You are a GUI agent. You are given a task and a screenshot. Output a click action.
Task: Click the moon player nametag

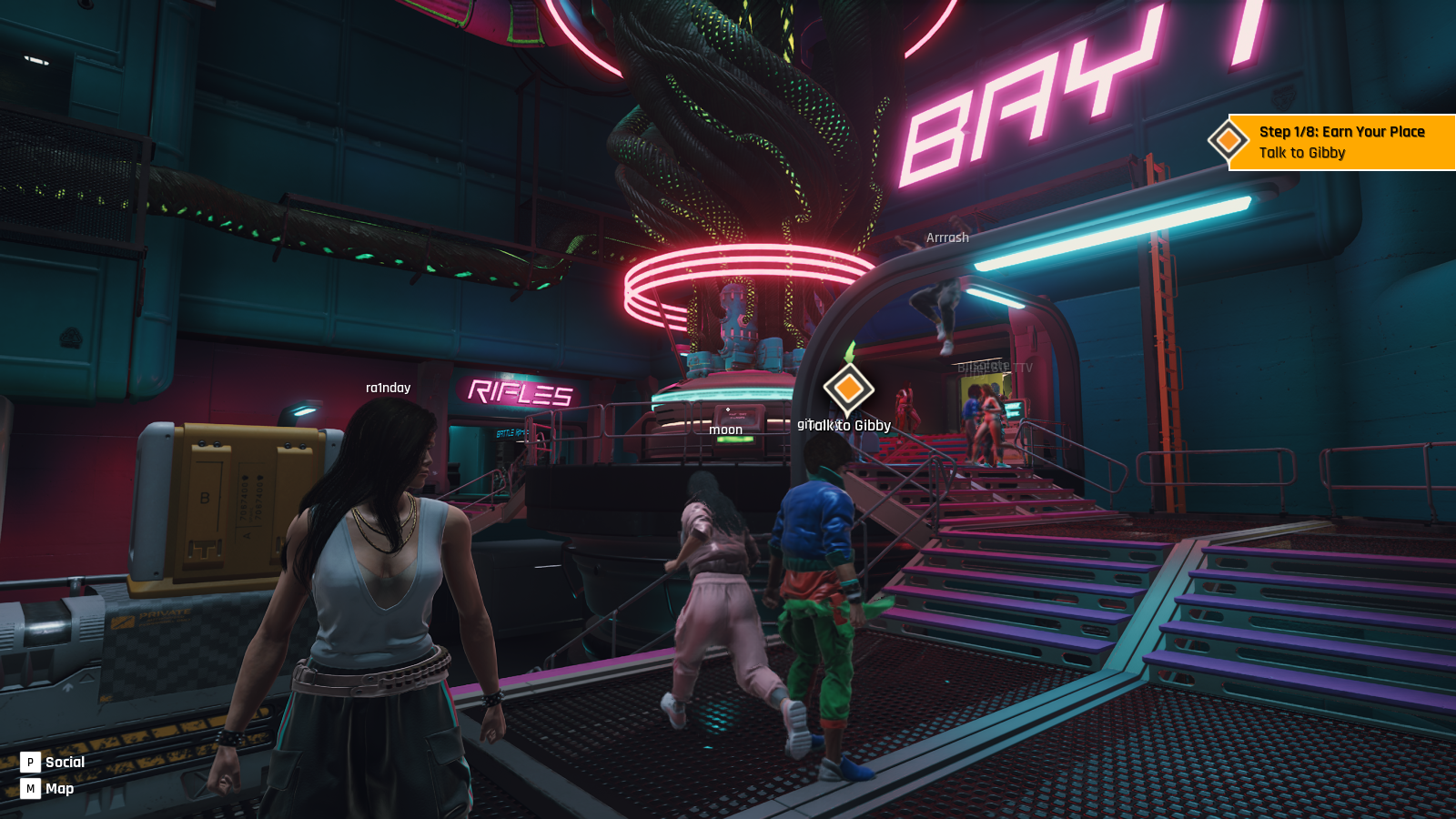tap(725, 428)
